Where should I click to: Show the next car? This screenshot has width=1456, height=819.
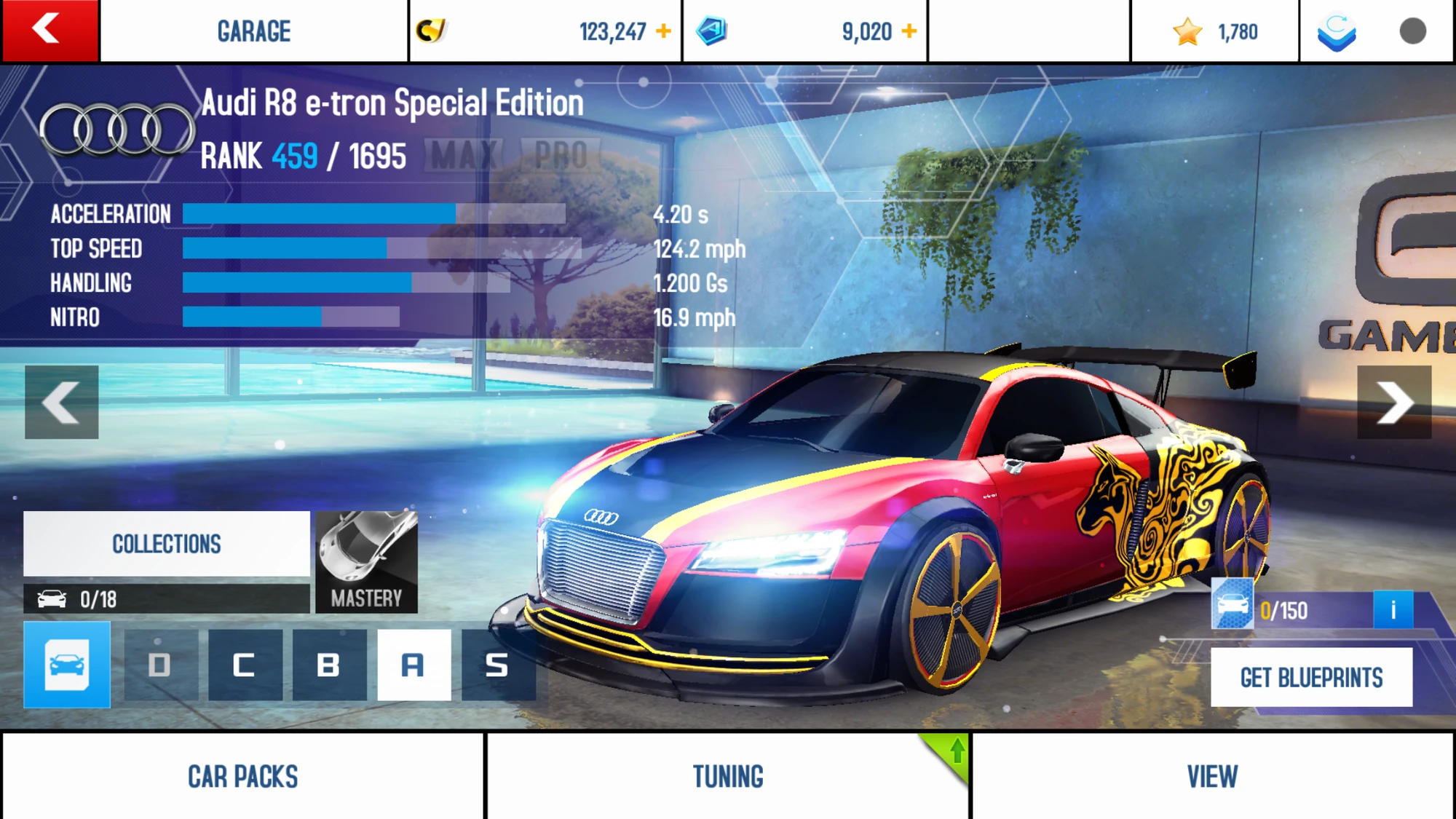[x=1394, y=402]
